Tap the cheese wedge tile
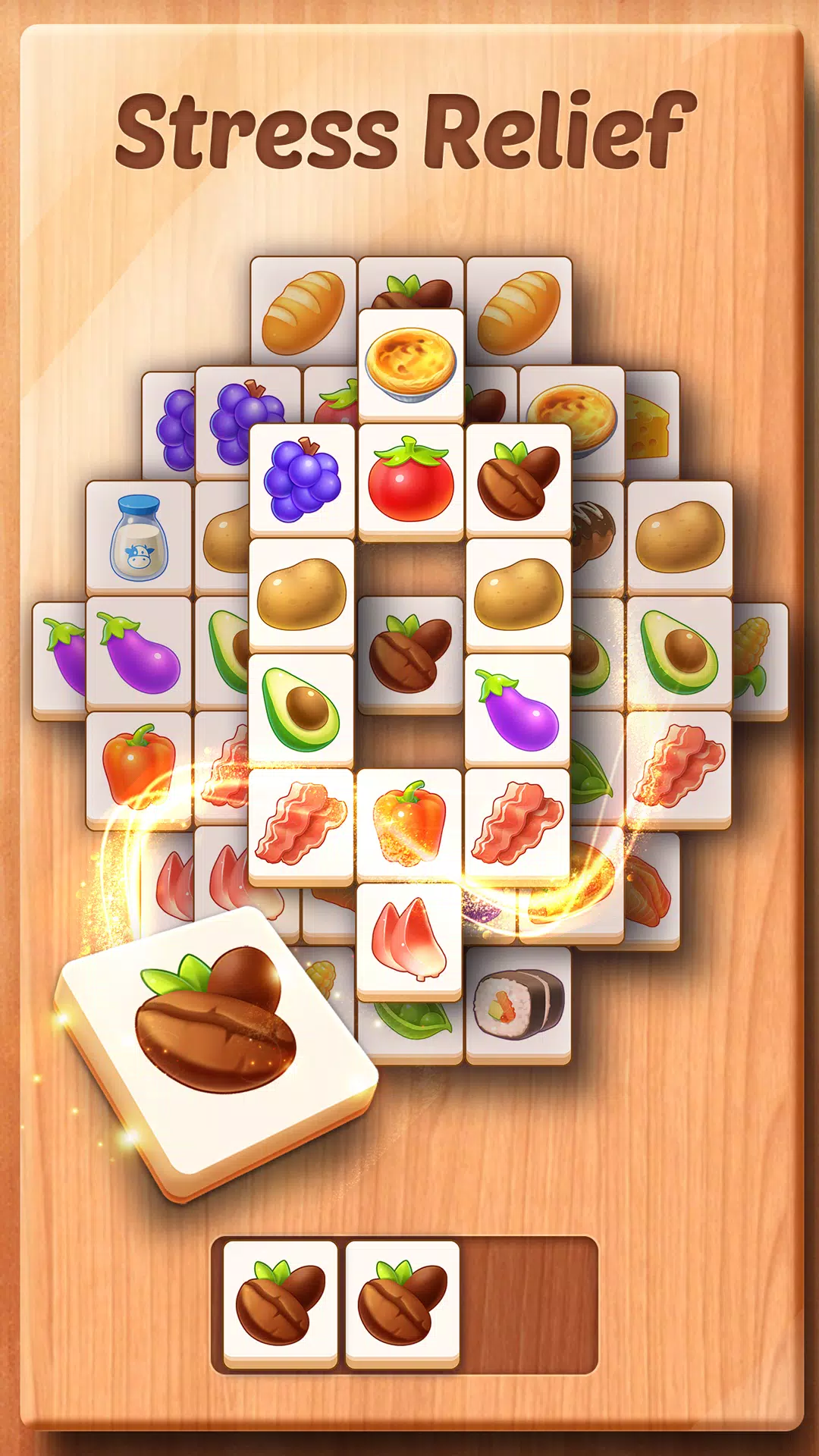Screen dimensions: 819x1456 (x=651, y=426)
